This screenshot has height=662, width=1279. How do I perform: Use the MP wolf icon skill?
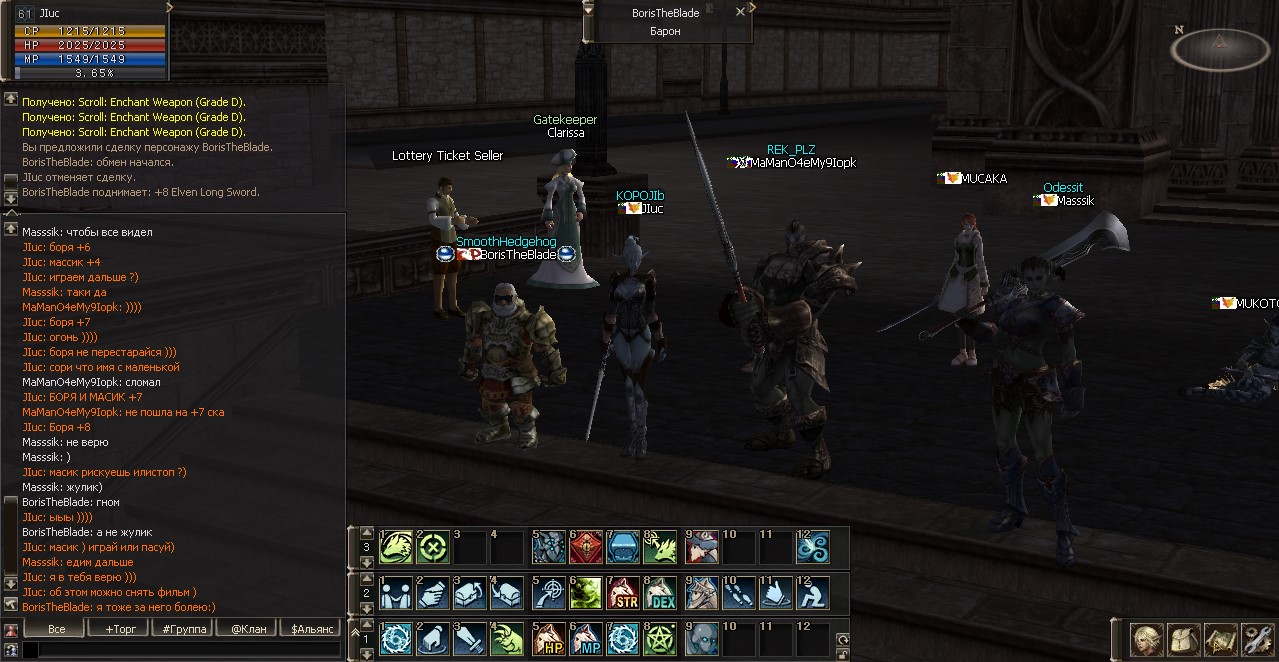(586, 639)
